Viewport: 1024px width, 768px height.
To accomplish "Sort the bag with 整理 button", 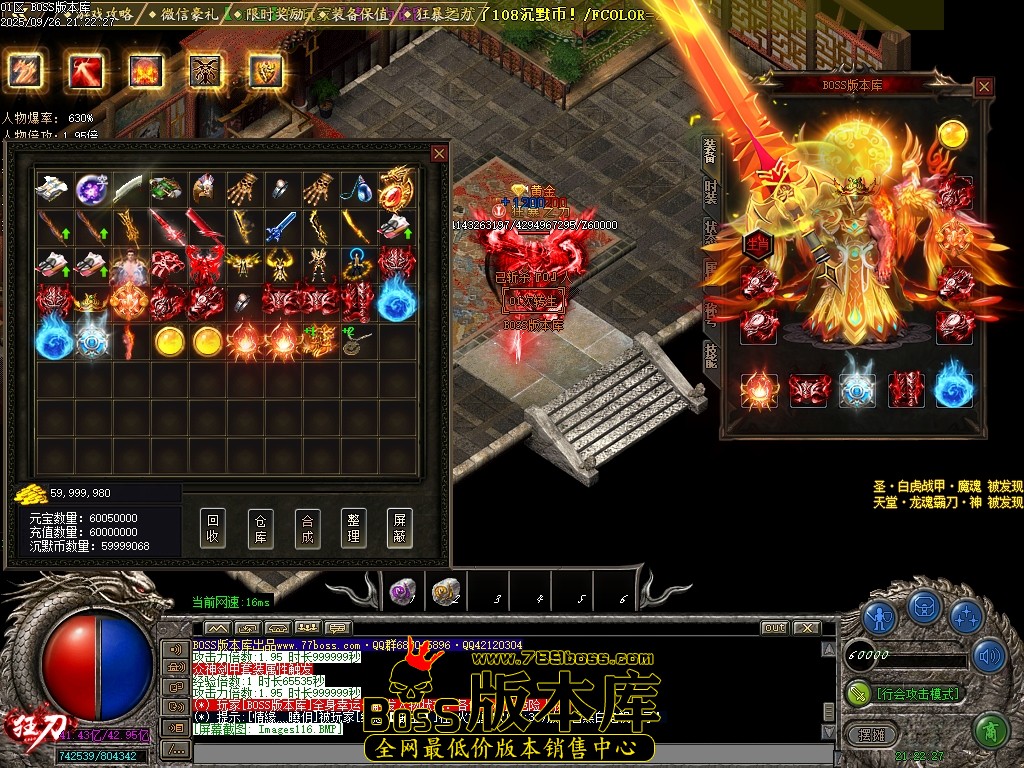I will click(352, 527).
